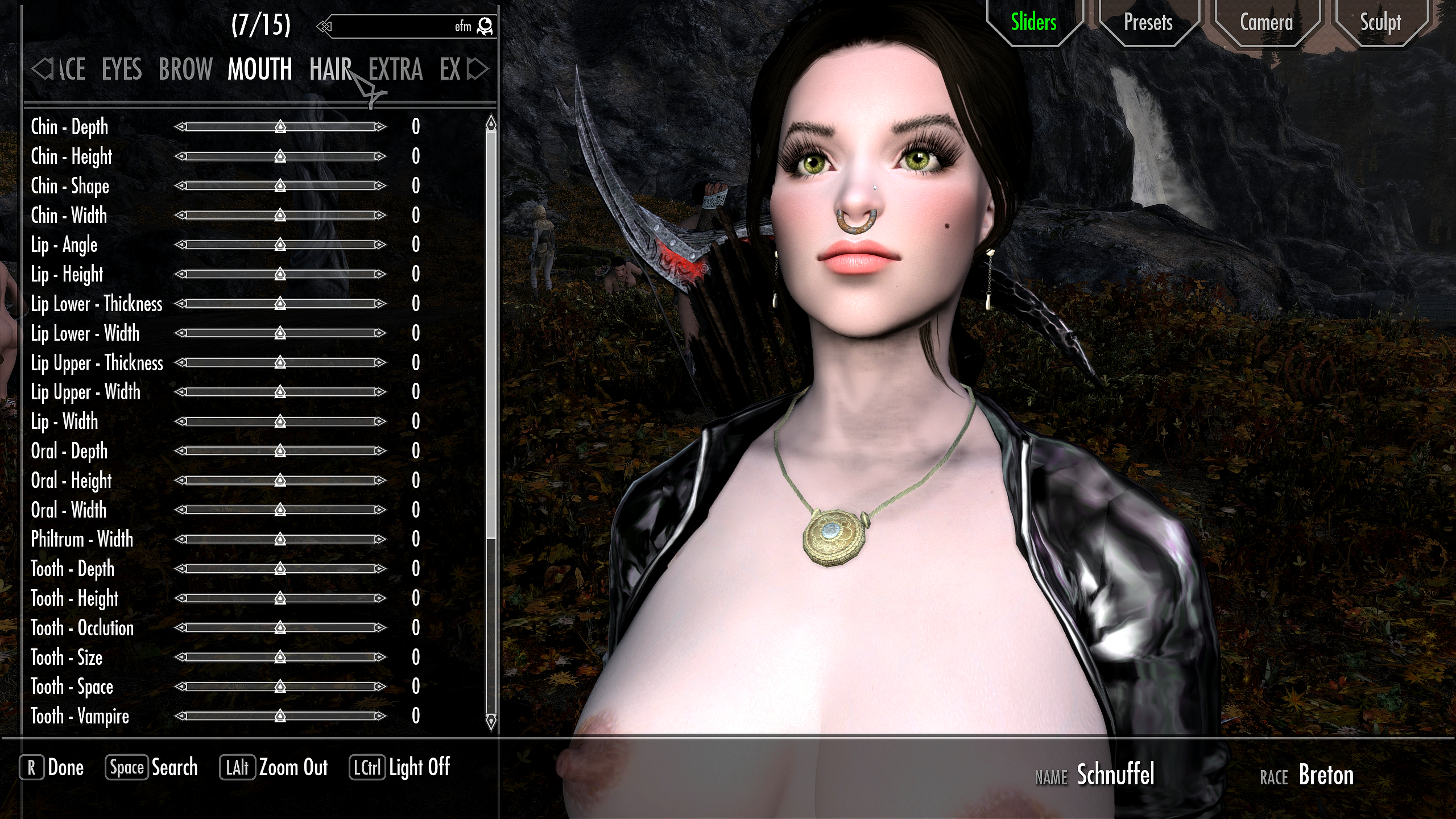1456x819 pixels.
Task: Select the EXTRA category
Action: tap(395, 69)
